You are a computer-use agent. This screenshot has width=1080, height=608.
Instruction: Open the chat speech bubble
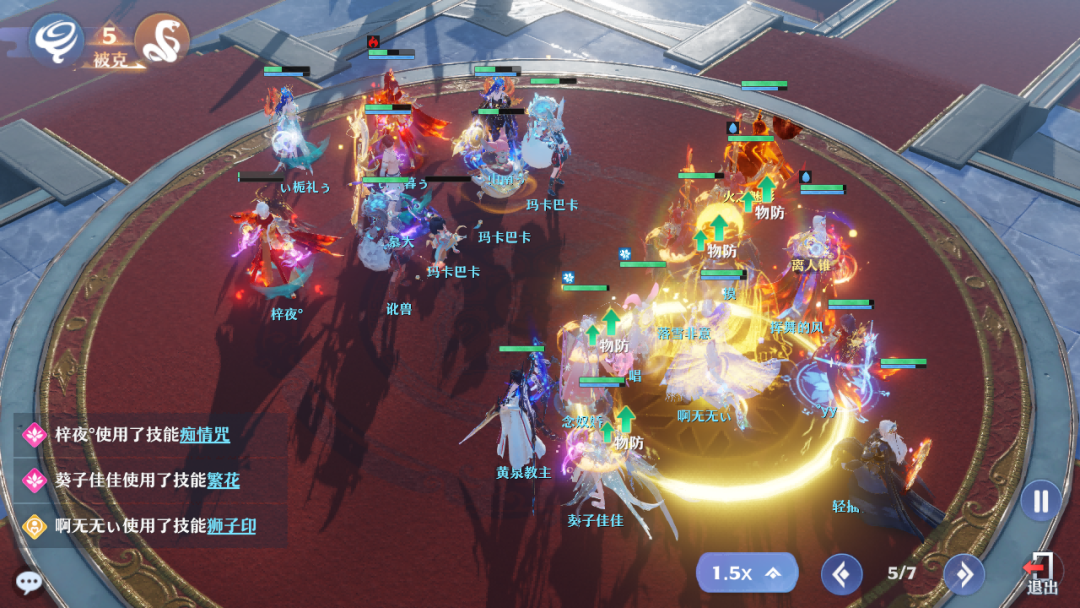(x=28, y=582)
